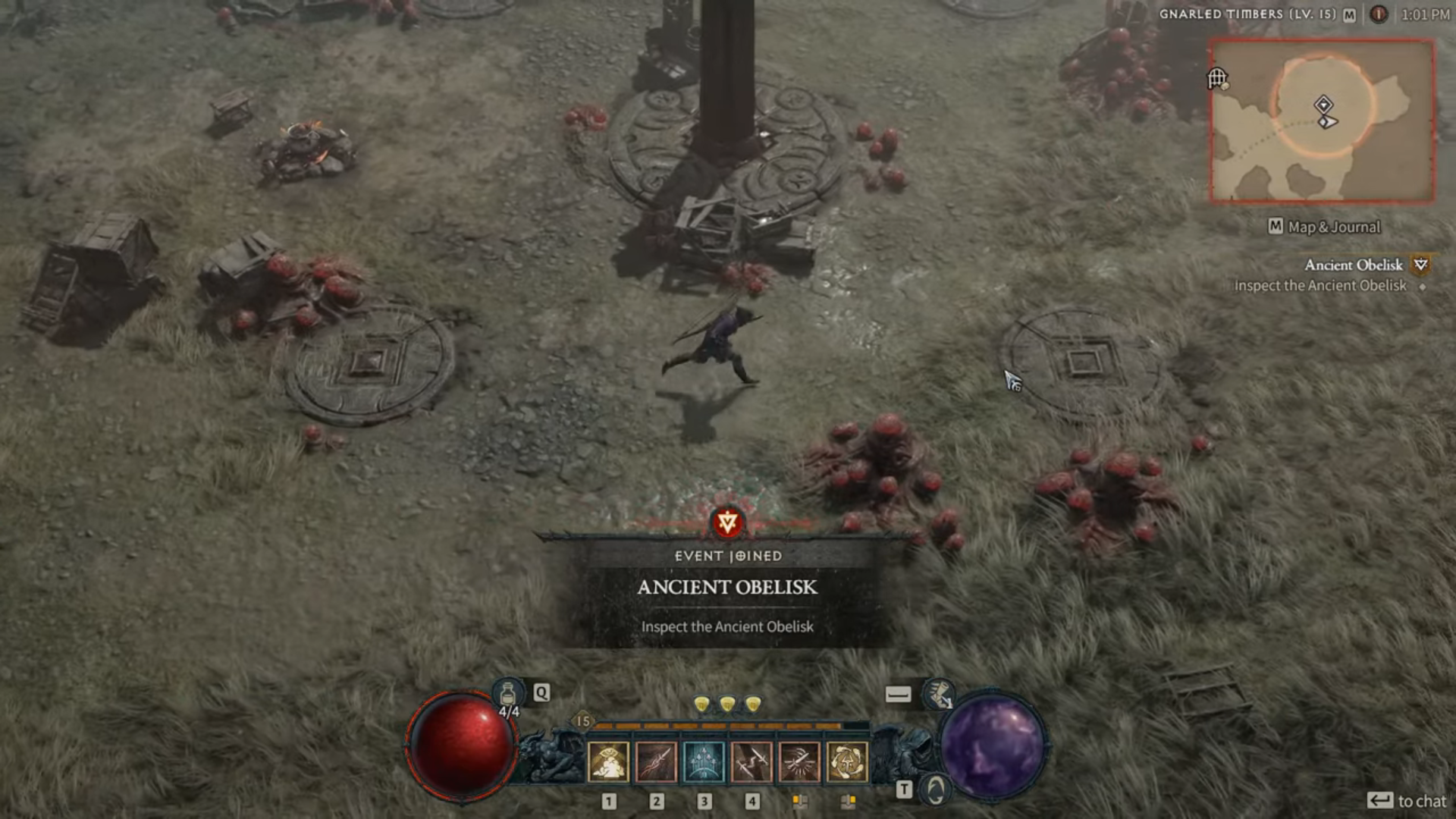Screen dimensions: 1456x819
Task: Click the dungeon gate marker beside the minimap
Action: click(x=1218, y=77)
